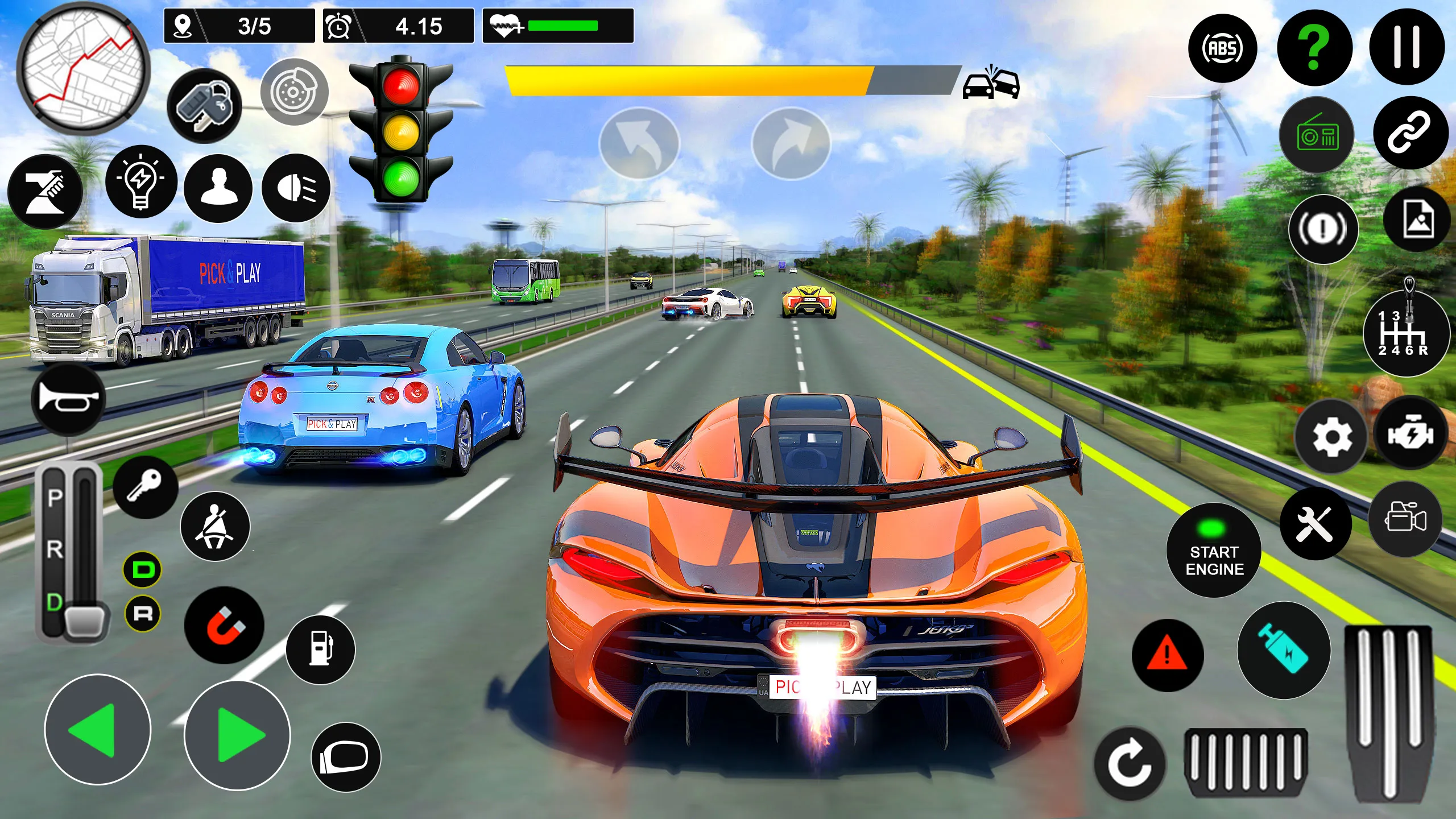
Task: Toggle the ABS braking system
Action: 1223,48
